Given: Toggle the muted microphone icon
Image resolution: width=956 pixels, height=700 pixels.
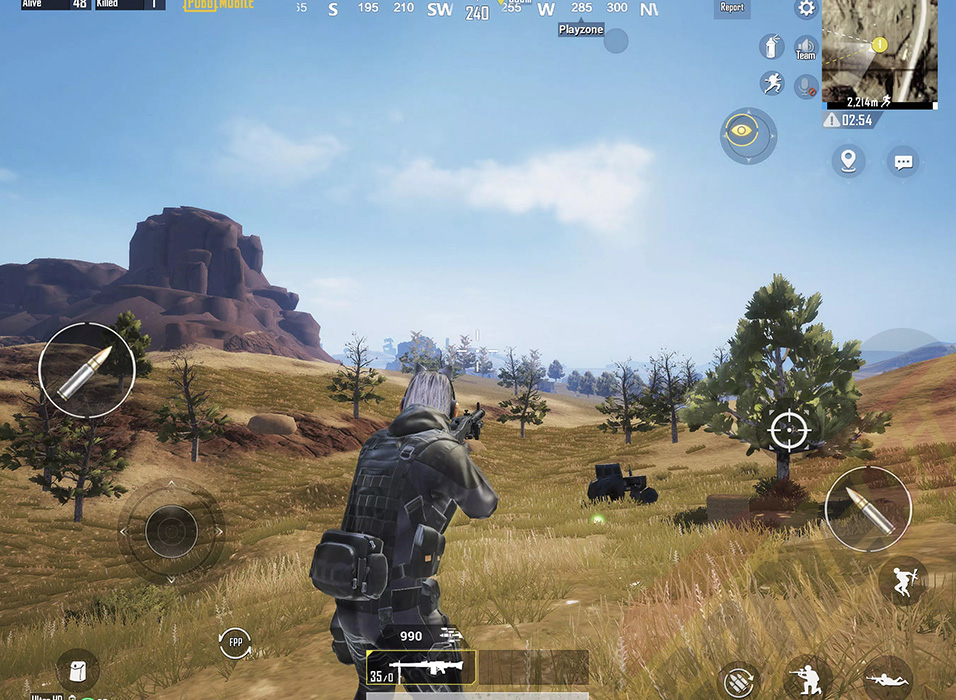Looking at the screenshot, I should click(806, 86).
